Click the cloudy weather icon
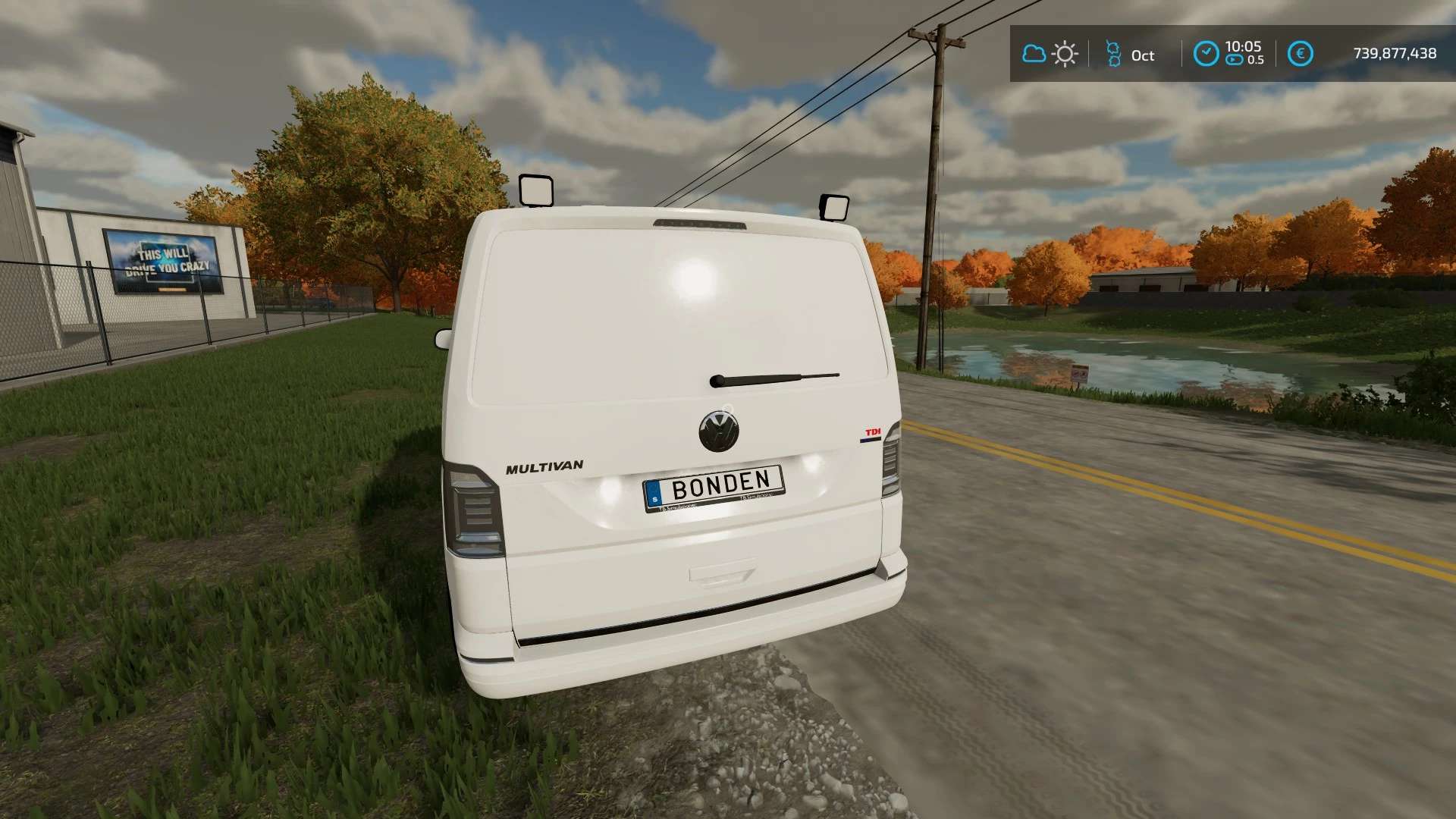 click(x=1034, y=54)
